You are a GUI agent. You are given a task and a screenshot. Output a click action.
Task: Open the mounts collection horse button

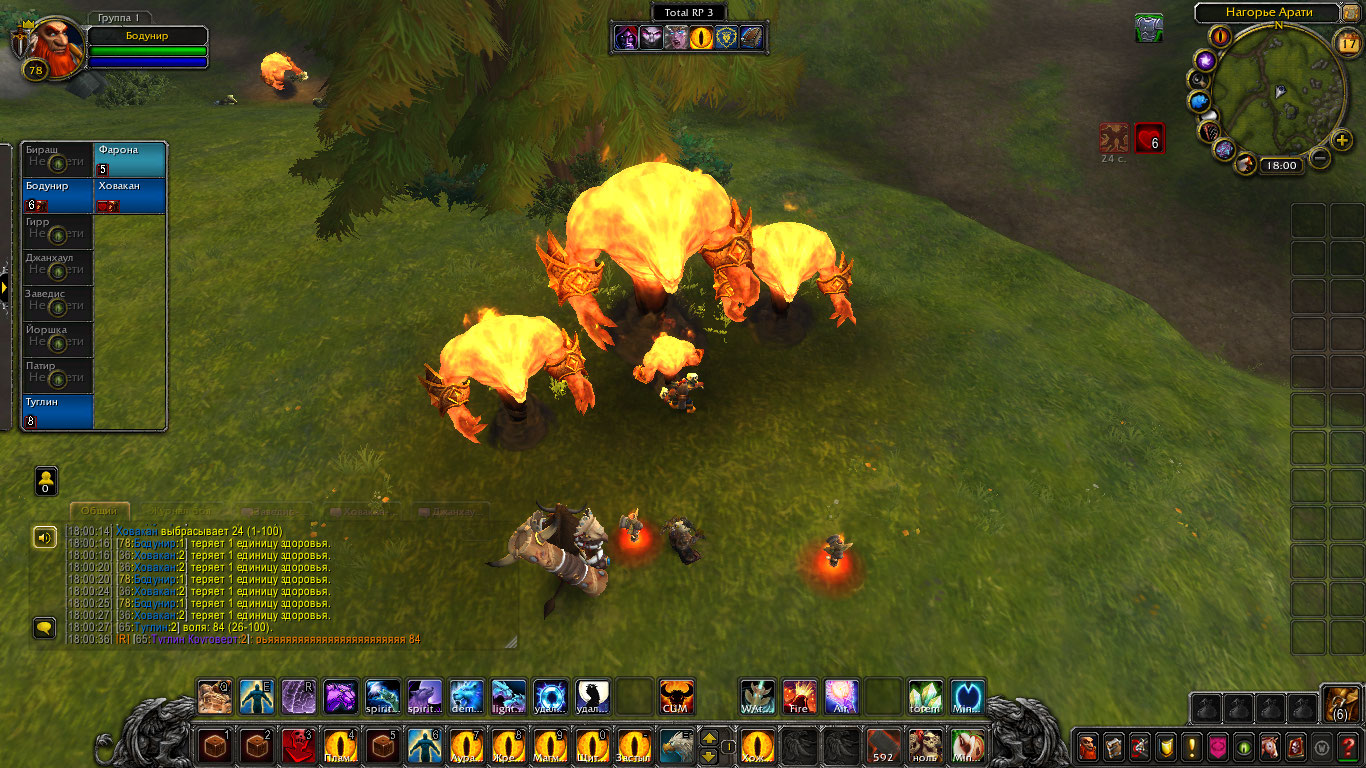coord(1269,746)
